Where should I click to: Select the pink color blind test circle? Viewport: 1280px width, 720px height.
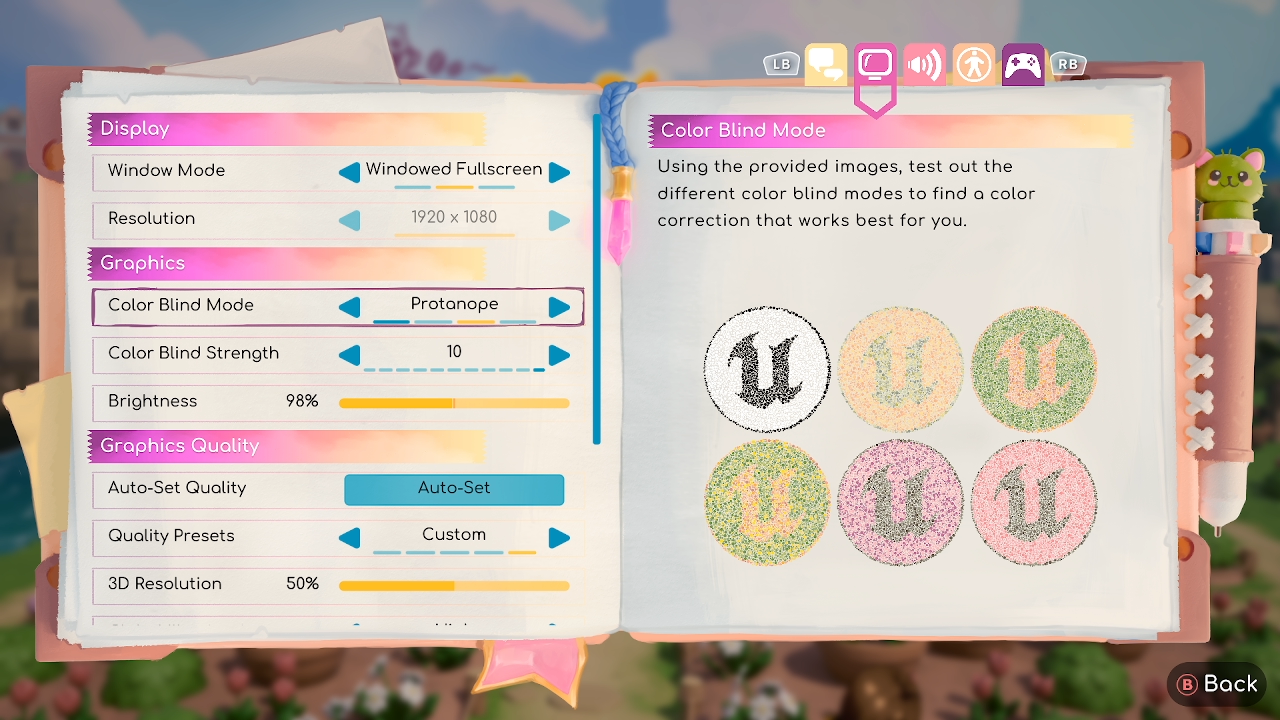coord(900,505)
